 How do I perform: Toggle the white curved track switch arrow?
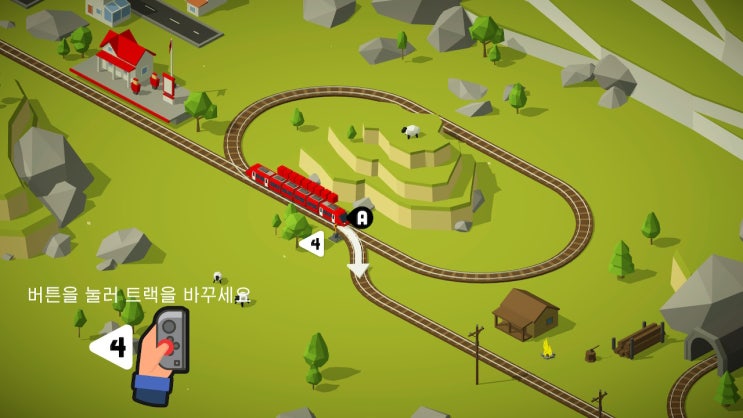tap(354, 253)
